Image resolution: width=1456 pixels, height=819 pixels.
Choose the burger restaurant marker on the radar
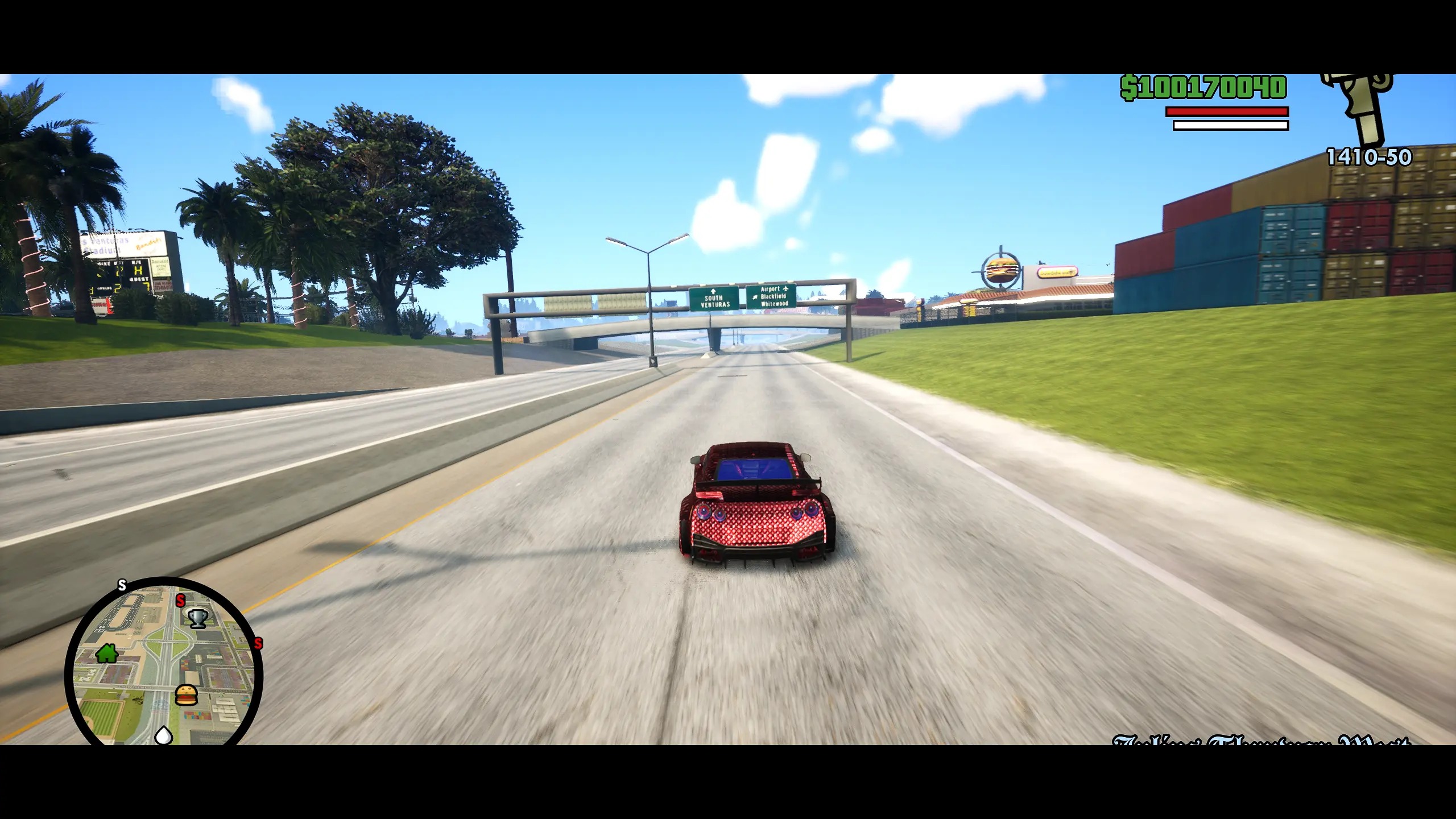pos(186,694)
